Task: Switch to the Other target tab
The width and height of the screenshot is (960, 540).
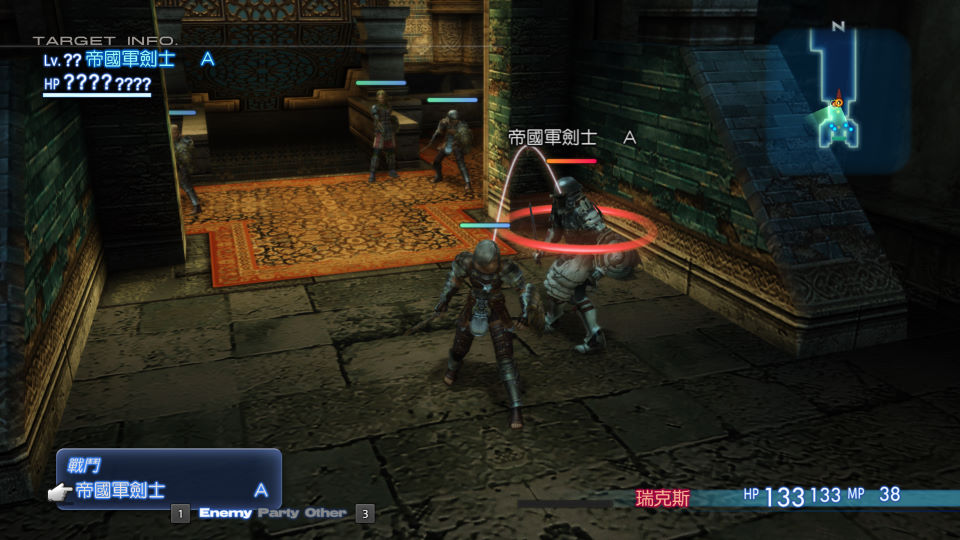Action: click(326, 513)
